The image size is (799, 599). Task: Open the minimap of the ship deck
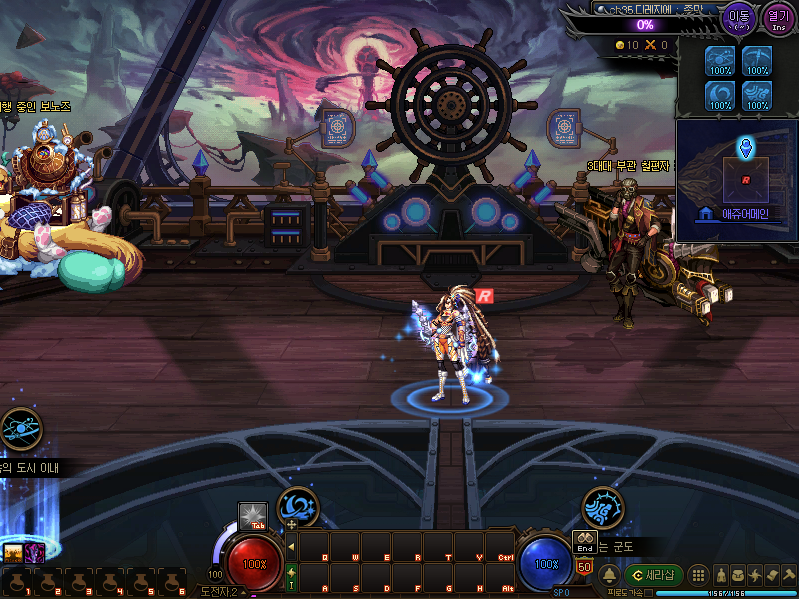point(737,180)
